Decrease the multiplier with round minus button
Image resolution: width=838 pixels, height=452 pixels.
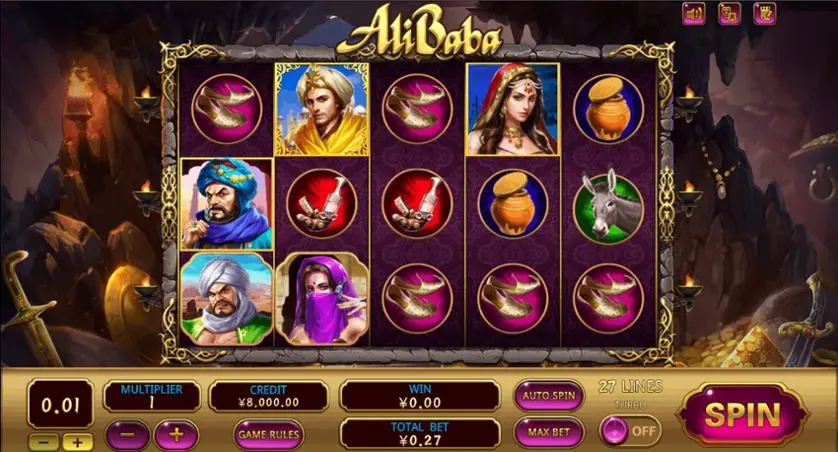[x=126, y=435]
